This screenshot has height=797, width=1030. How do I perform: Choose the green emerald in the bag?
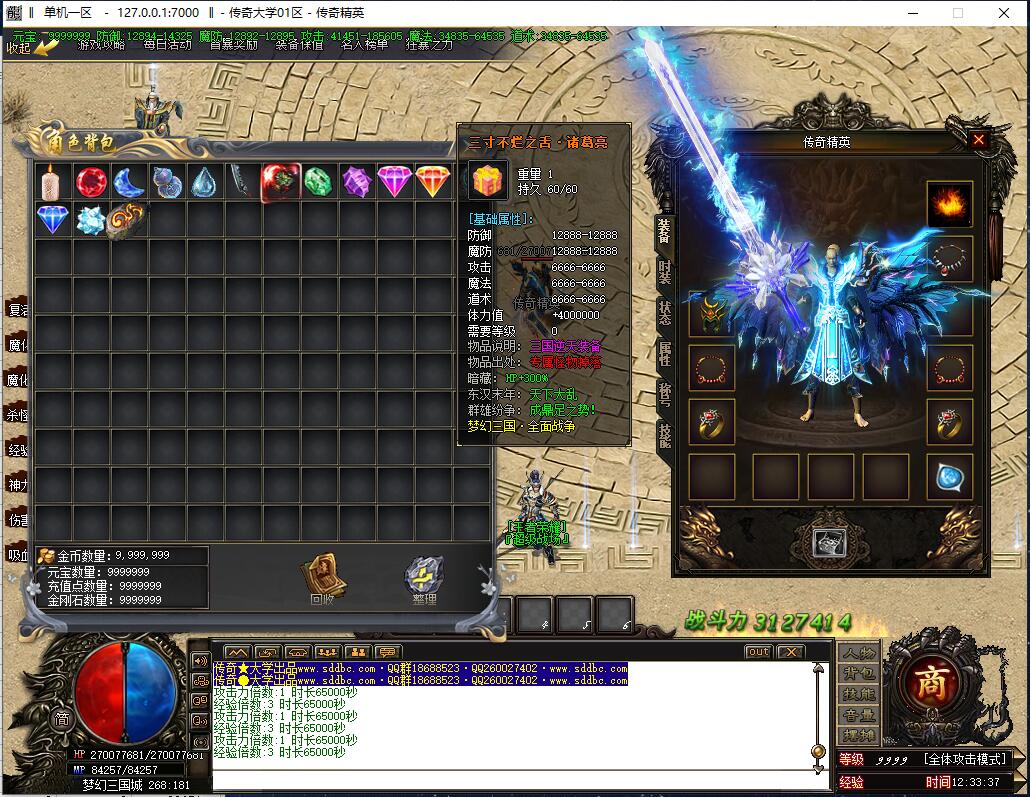318,182
